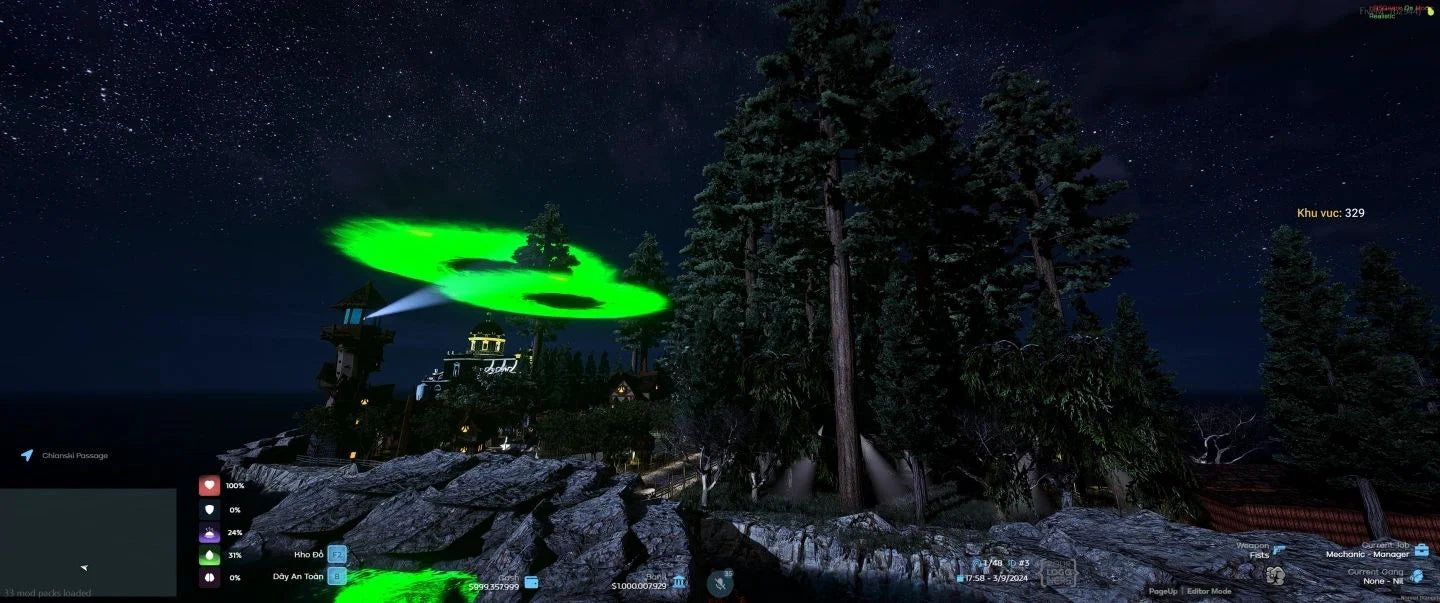Click the shield armor icon

tap(209, 509)
